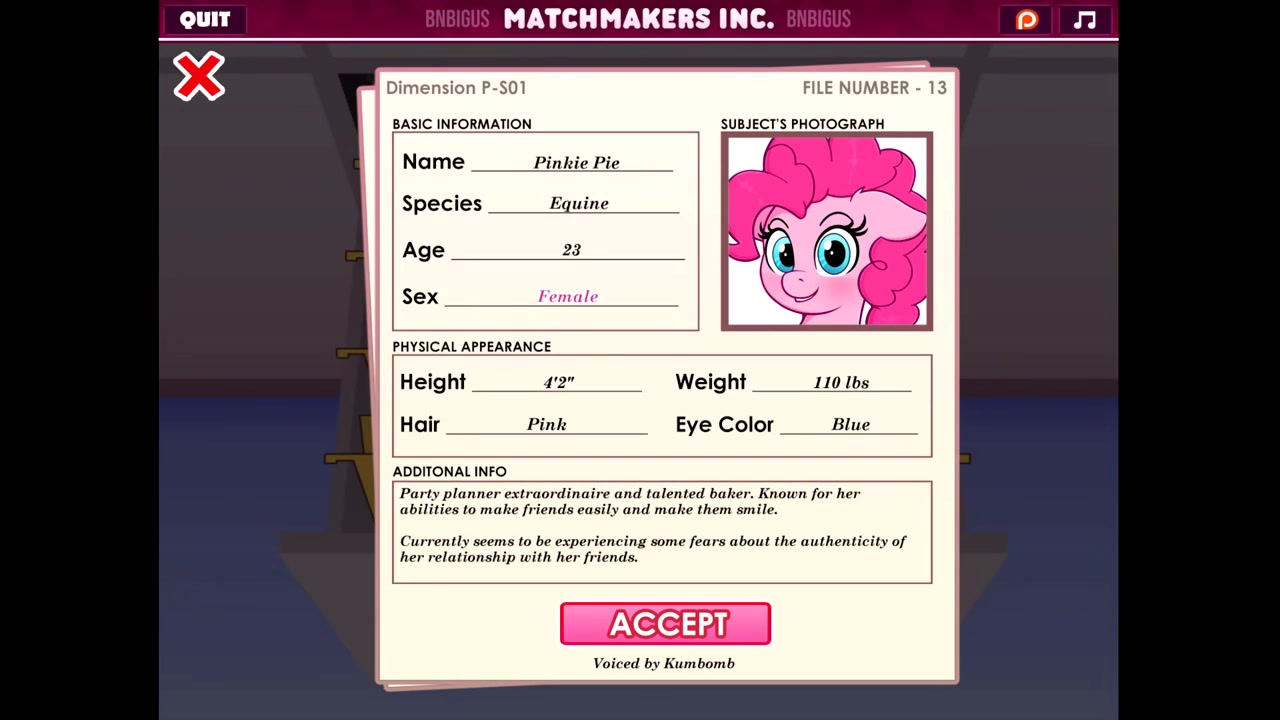Click Pinkie Pie's subject photograph
Viewport: 1280px width, 720px height.
click(826, 231)
